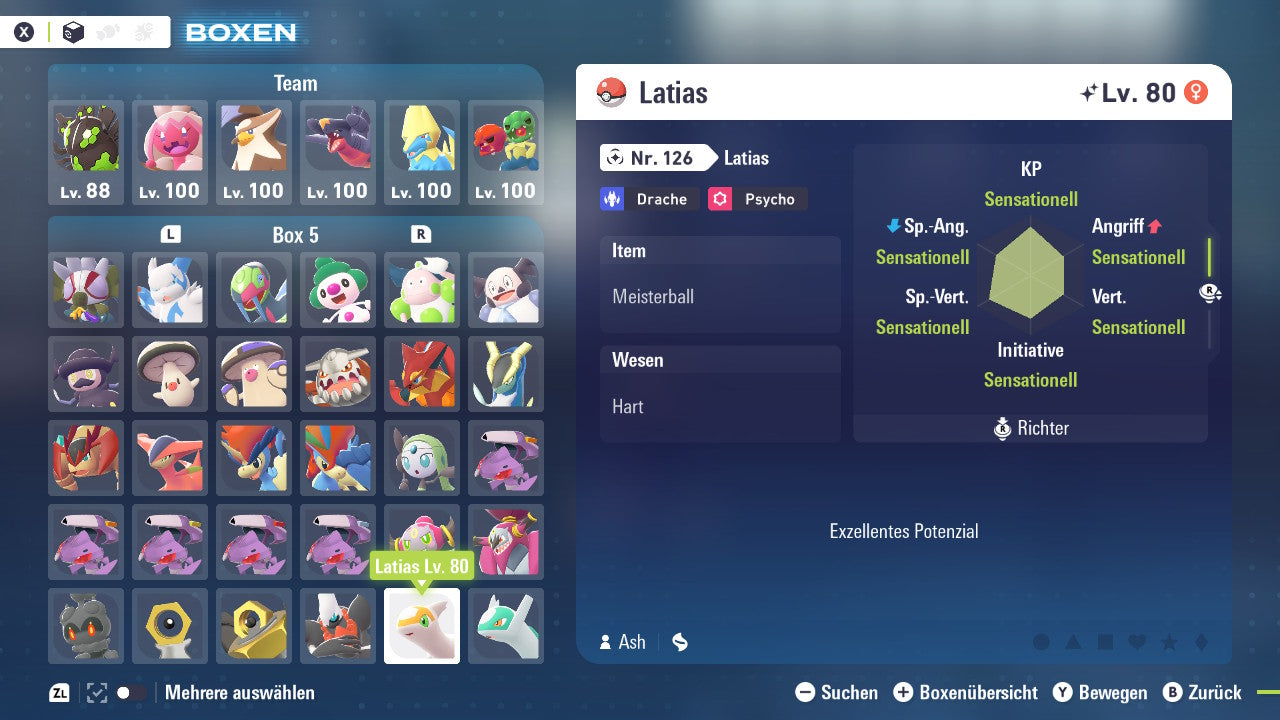Click the L arrow to previous box
Viewport: 1280px width, 720px height.
tap(170, 234)
